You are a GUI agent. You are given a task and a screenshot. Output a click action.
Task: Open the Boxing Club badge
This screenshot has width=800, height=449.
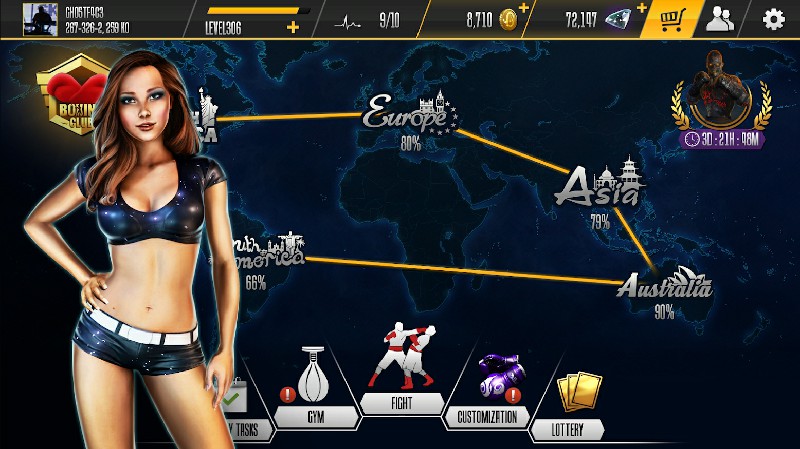coord(70,100)
